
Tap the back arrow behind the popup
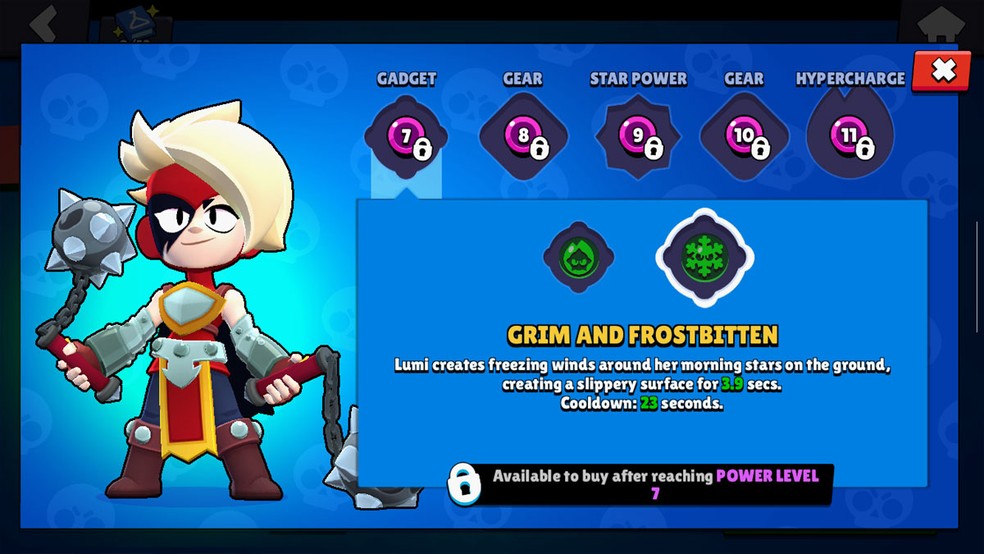coord(43,22)
